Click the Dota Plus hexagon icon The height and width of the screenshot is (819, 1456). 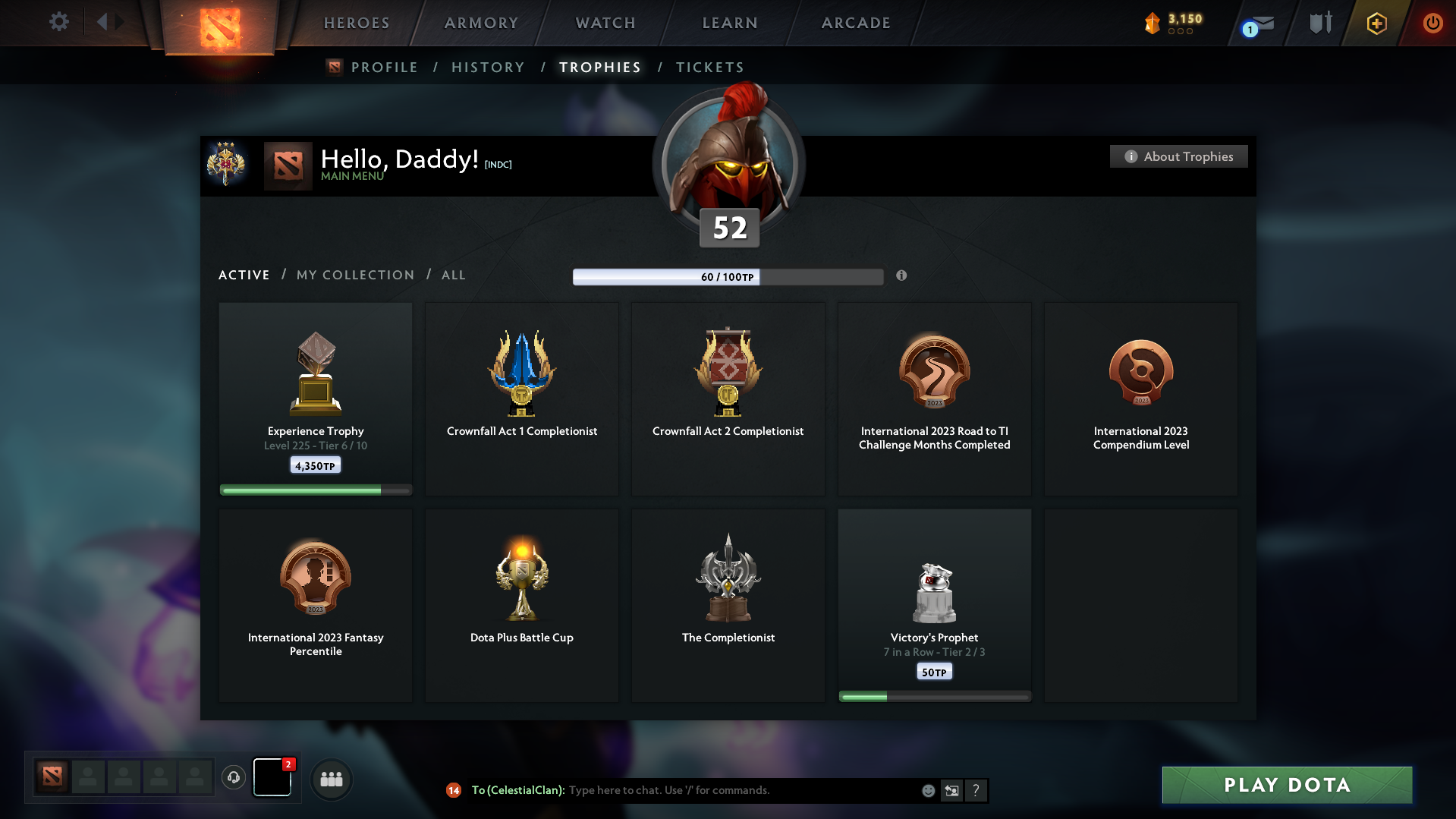click(x=1376, y=23)
